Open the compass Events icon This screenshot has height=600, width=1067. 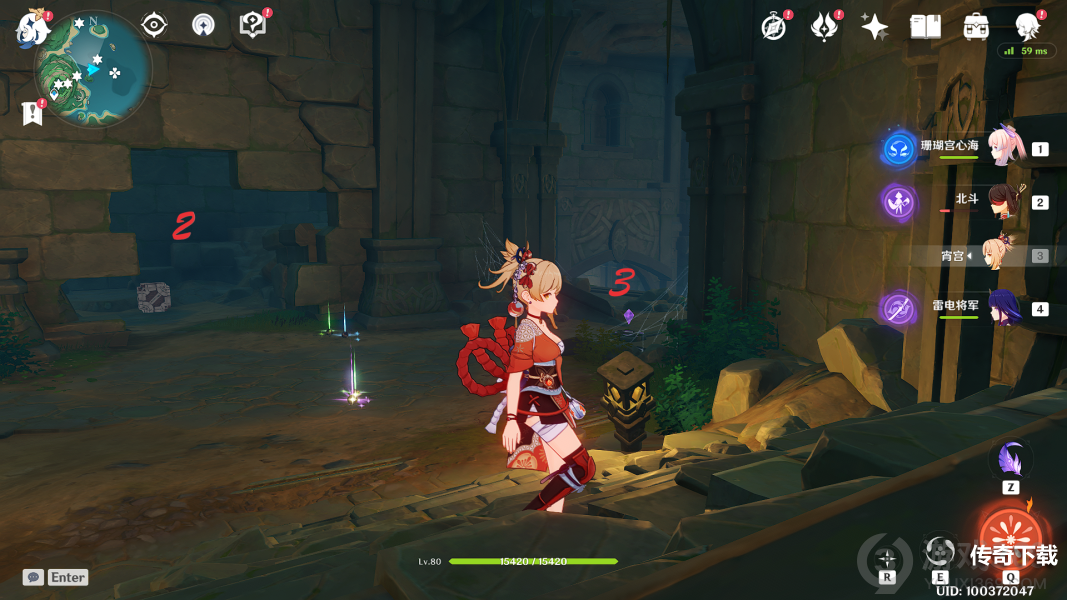pos(773,27)
